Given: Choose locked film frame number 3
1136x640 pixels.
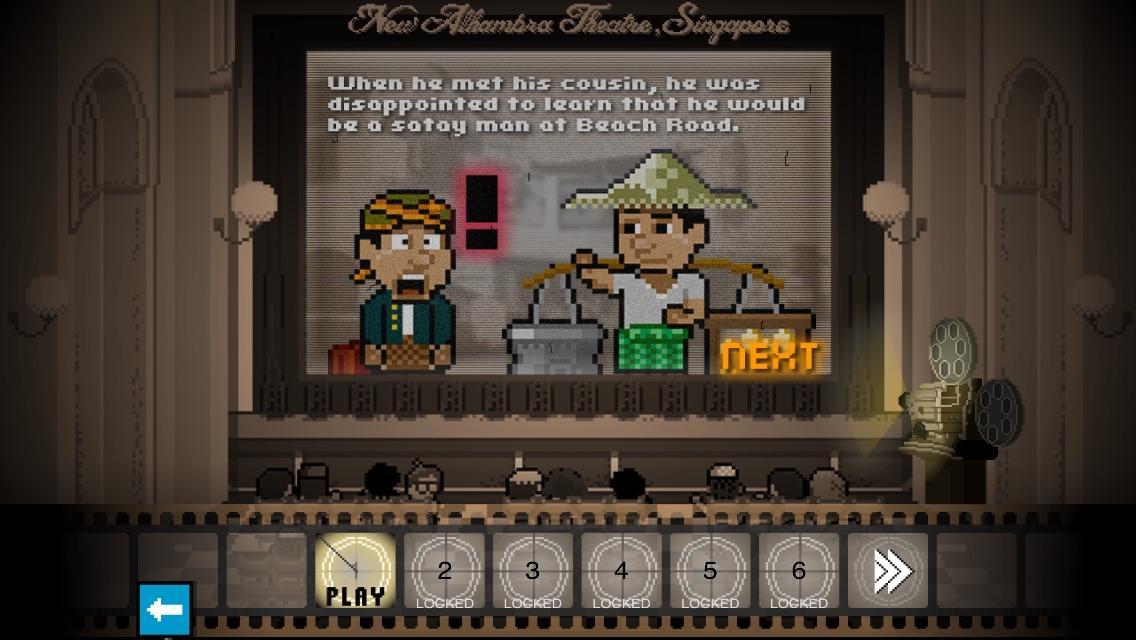Looking at the screenshot, I should point(532,572).
